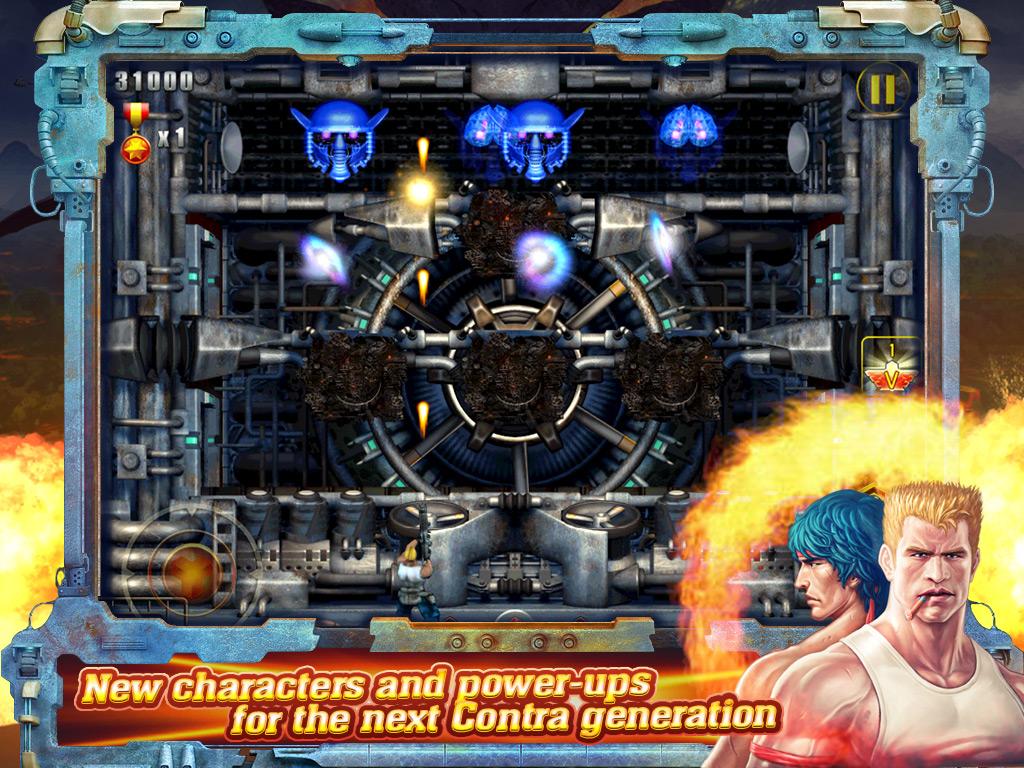Pause the game with the yellow pause button
This screenshot has height=768, width=1024.
pyautogui.click(x=881, y=91)
